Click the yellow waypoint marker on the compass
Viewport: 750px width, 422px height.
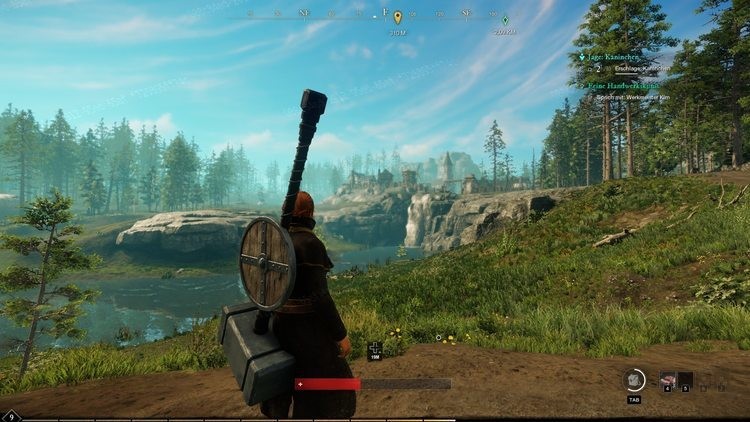pos(397,17)
